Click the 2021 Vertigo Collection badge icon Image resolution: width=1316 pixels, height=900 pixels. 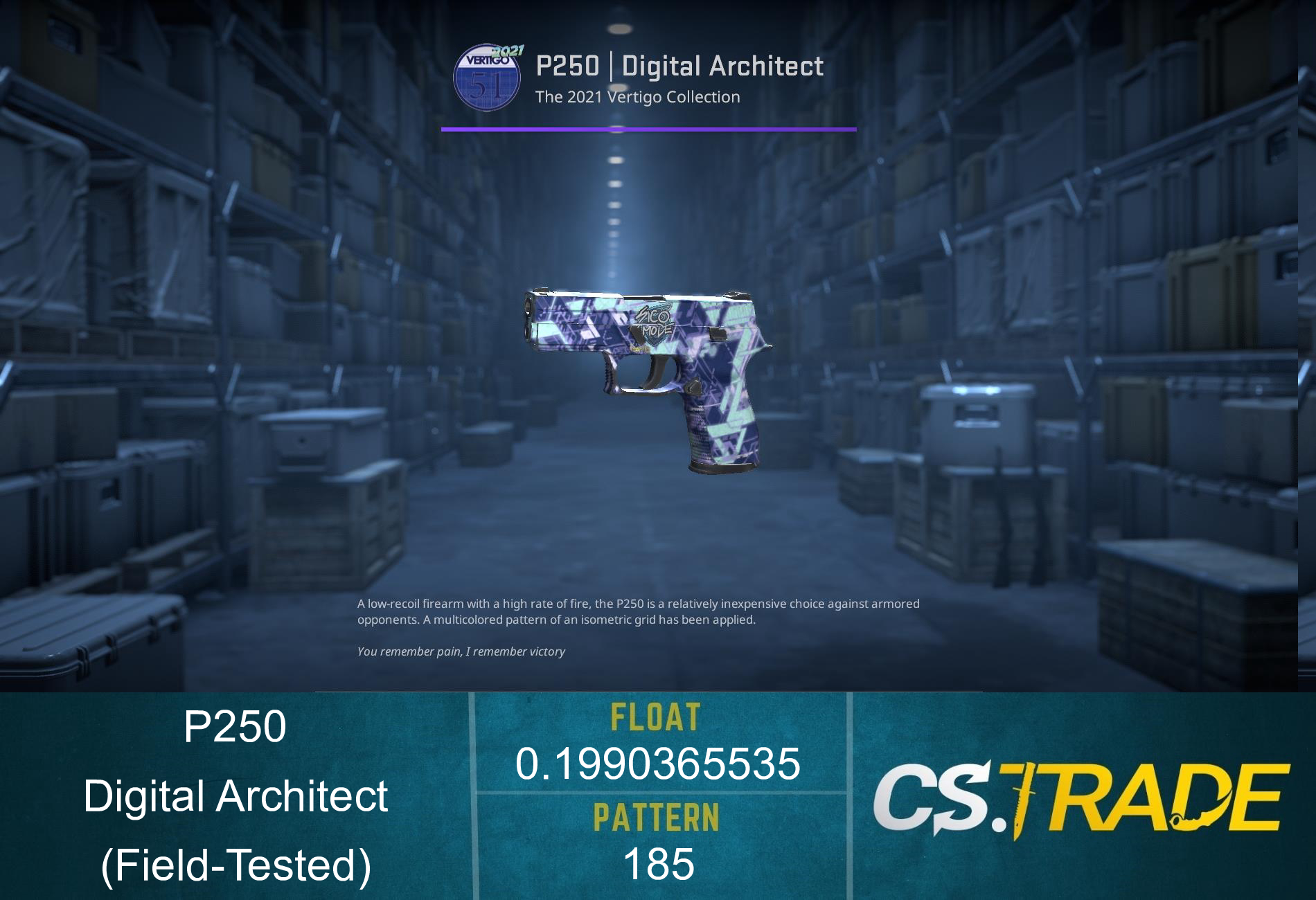(487, 75)
